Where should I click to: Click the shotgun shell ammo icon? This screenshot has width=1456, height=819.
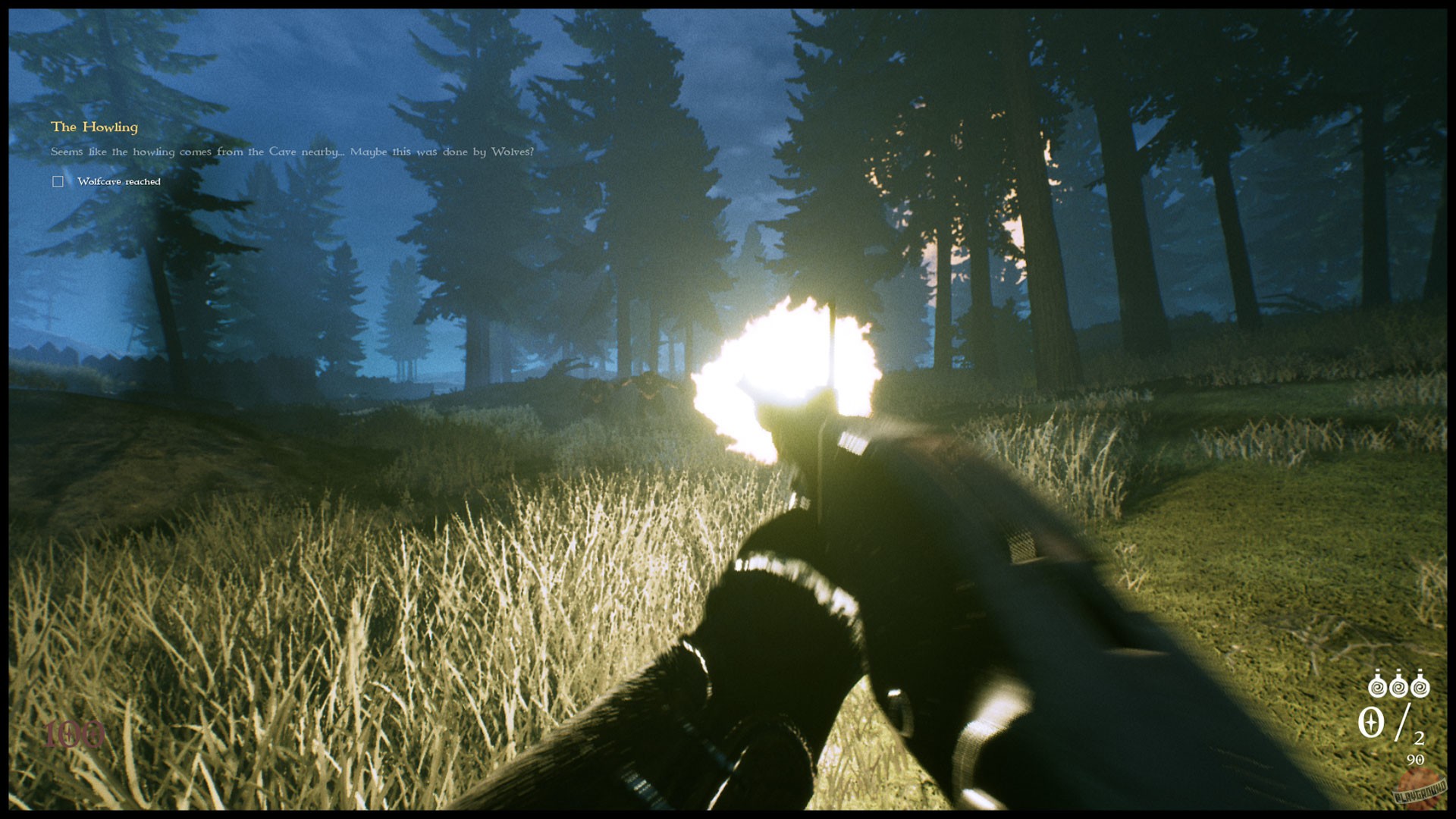(x=1370, y=720)
